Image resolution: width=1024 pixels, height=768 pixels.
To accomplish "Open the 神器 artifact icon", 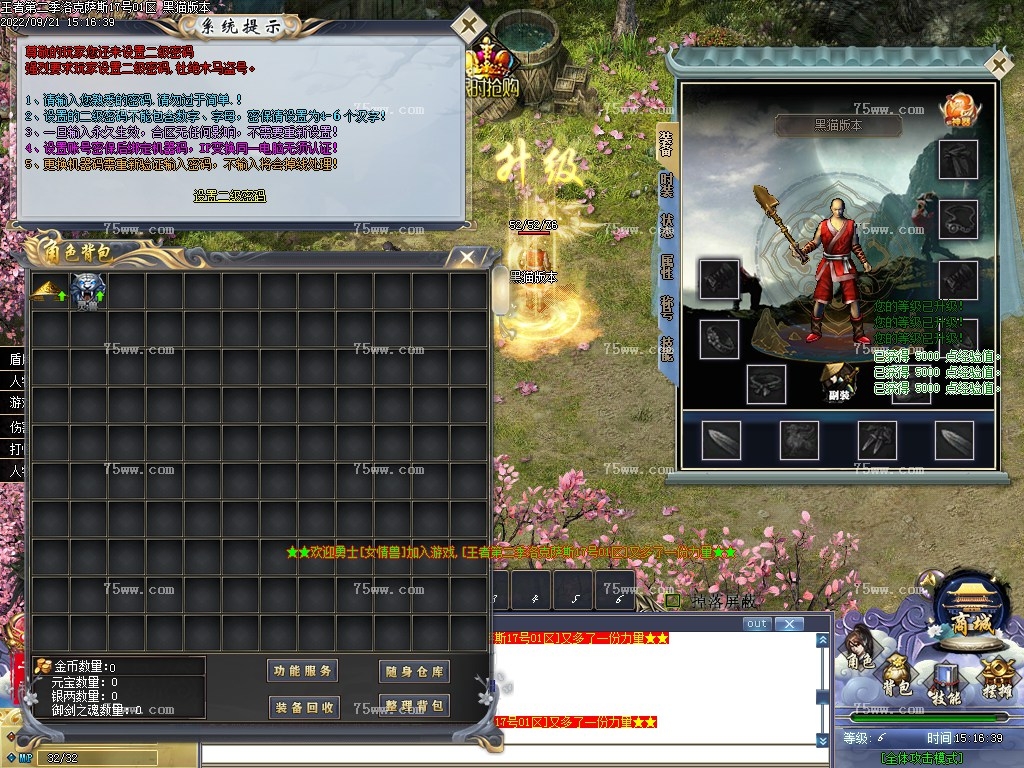I will point(959,108).
